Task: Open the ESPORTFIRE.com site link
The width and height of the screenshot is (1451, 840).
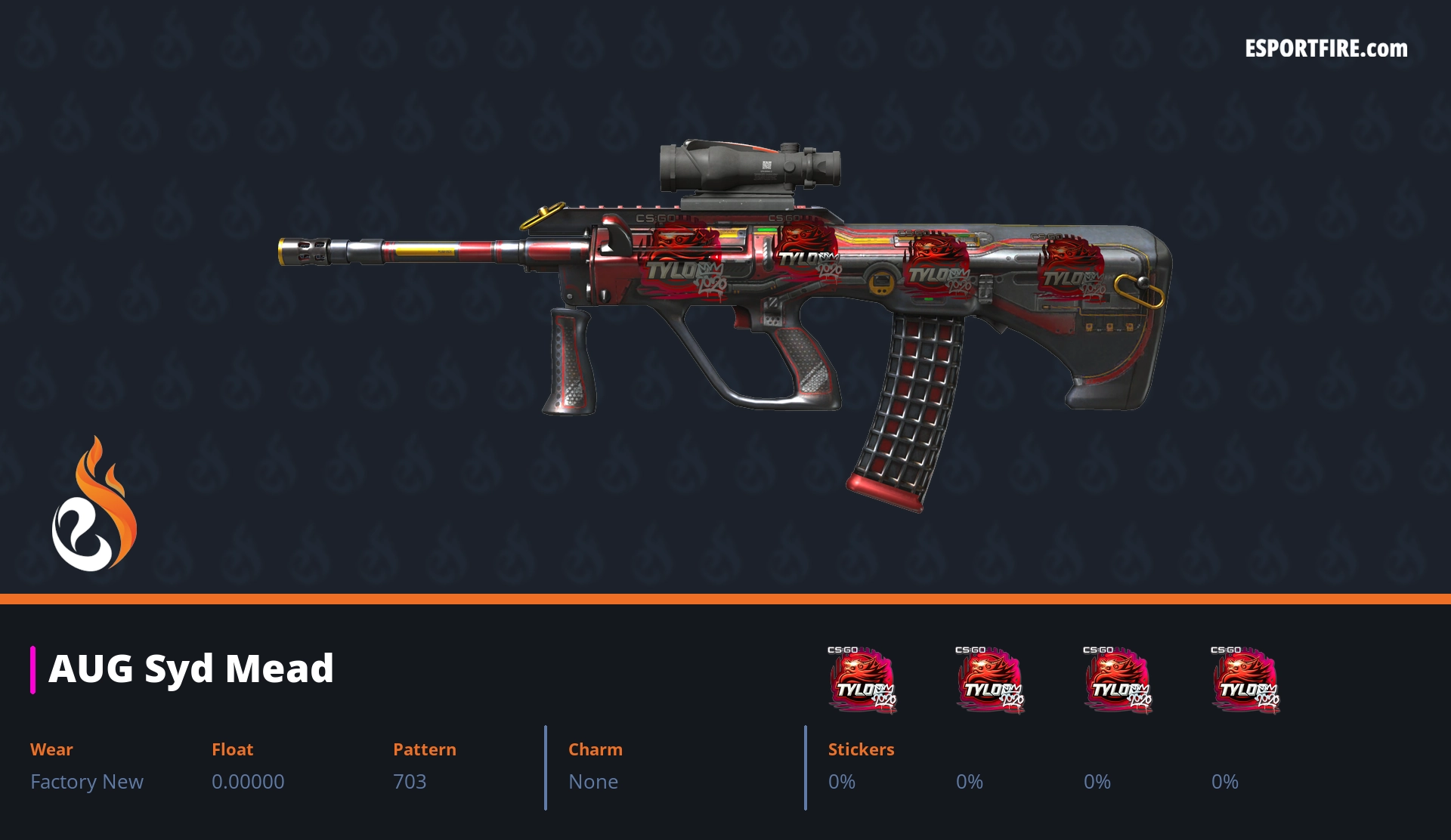Action: (x=1326, y=49)
